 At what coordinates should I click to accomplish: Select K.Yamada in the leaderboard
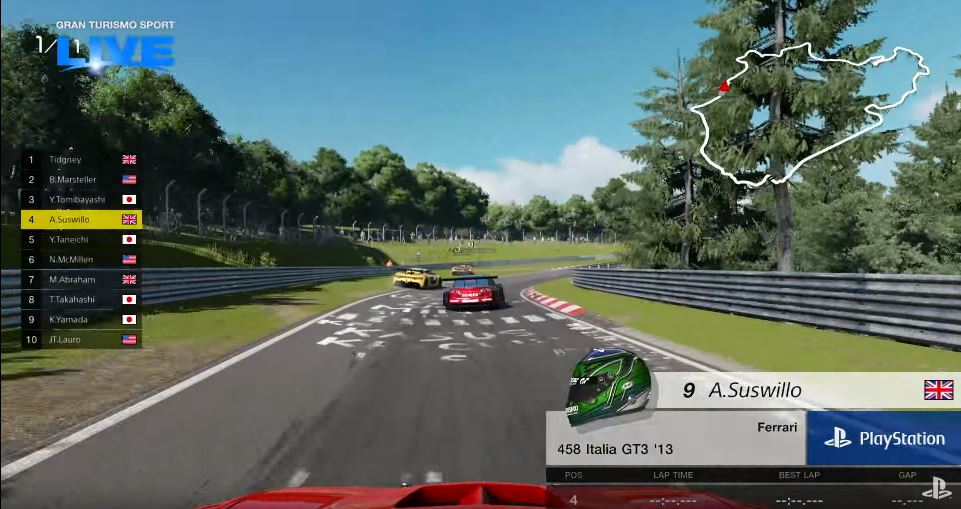click(x=80, y=319)
